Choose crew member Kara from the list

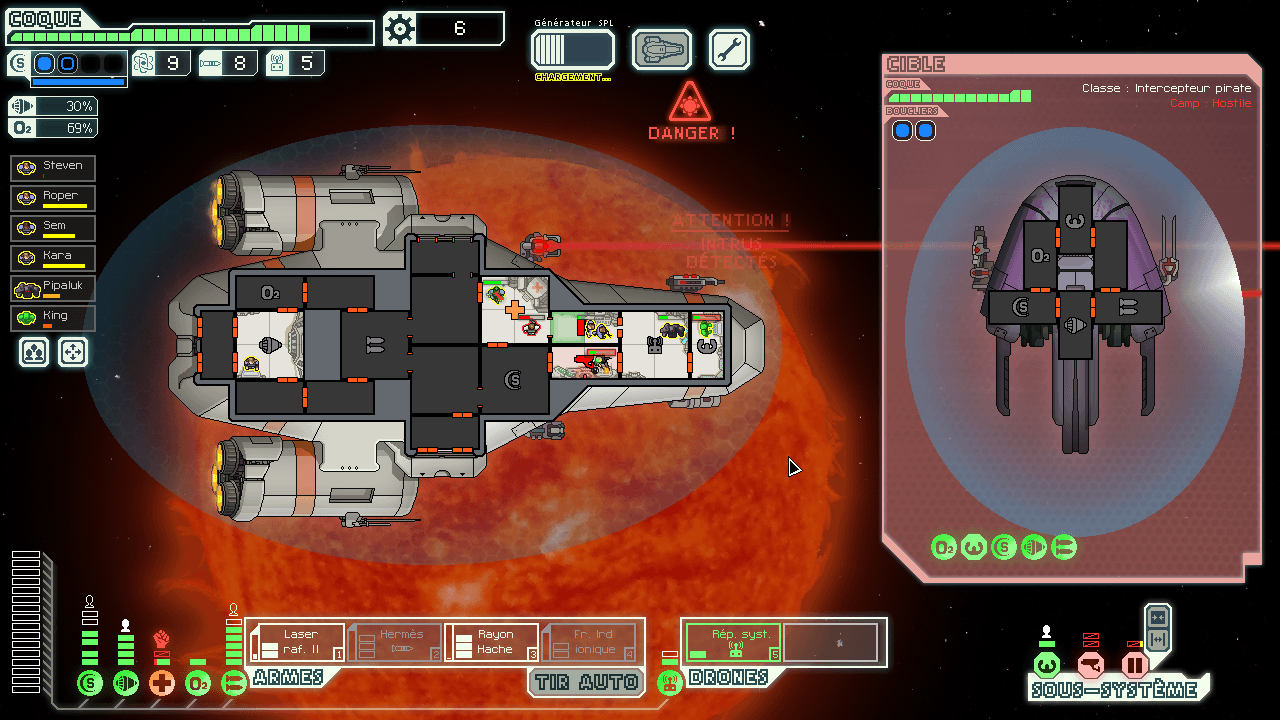[53, 258]
